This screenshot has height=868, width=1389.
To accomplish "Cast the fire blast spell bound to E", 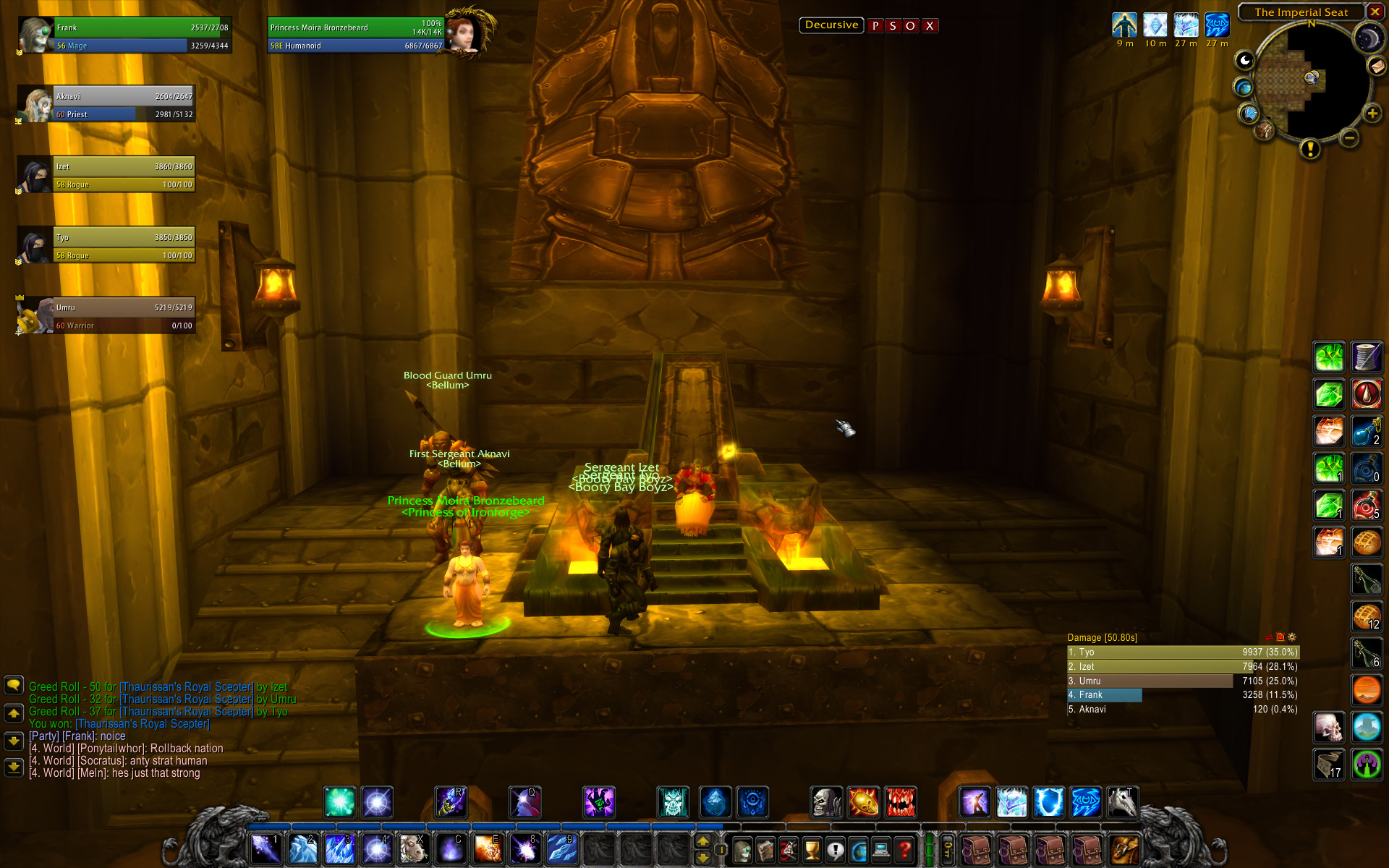I will point(488,849).
